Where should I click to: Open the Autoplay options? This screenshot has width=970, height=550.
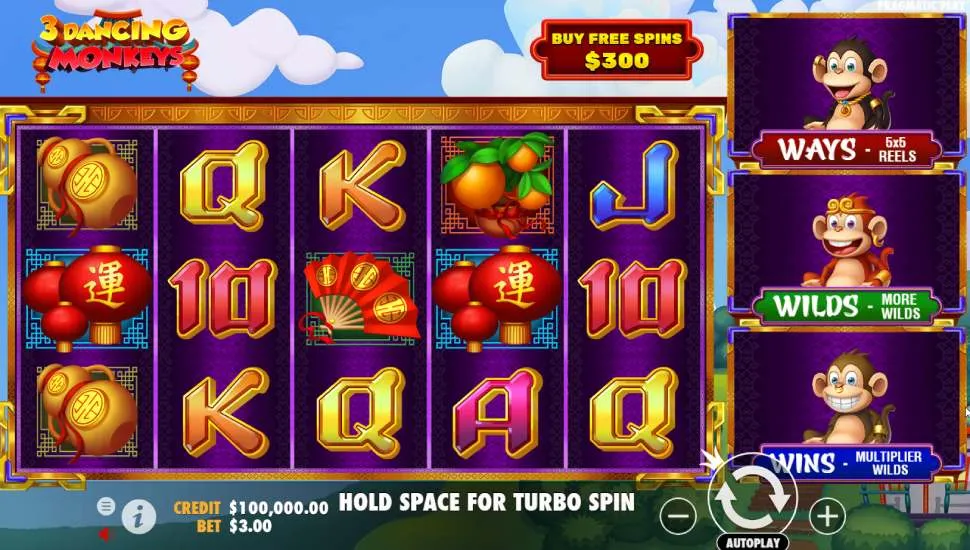click(x=752, y=542)
